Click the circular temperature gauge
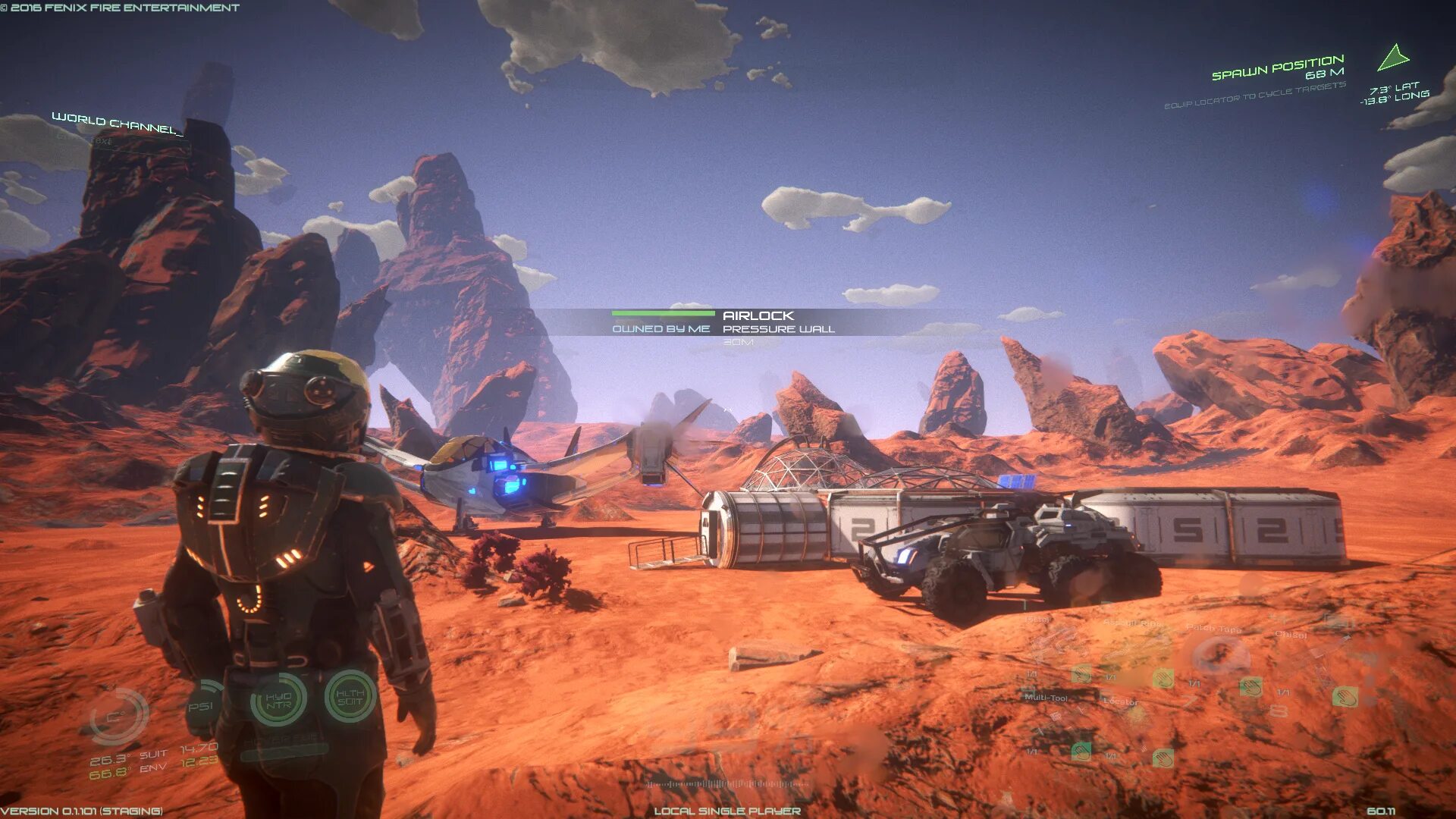This screenshot has height=819, width=1456. (118, 715)
